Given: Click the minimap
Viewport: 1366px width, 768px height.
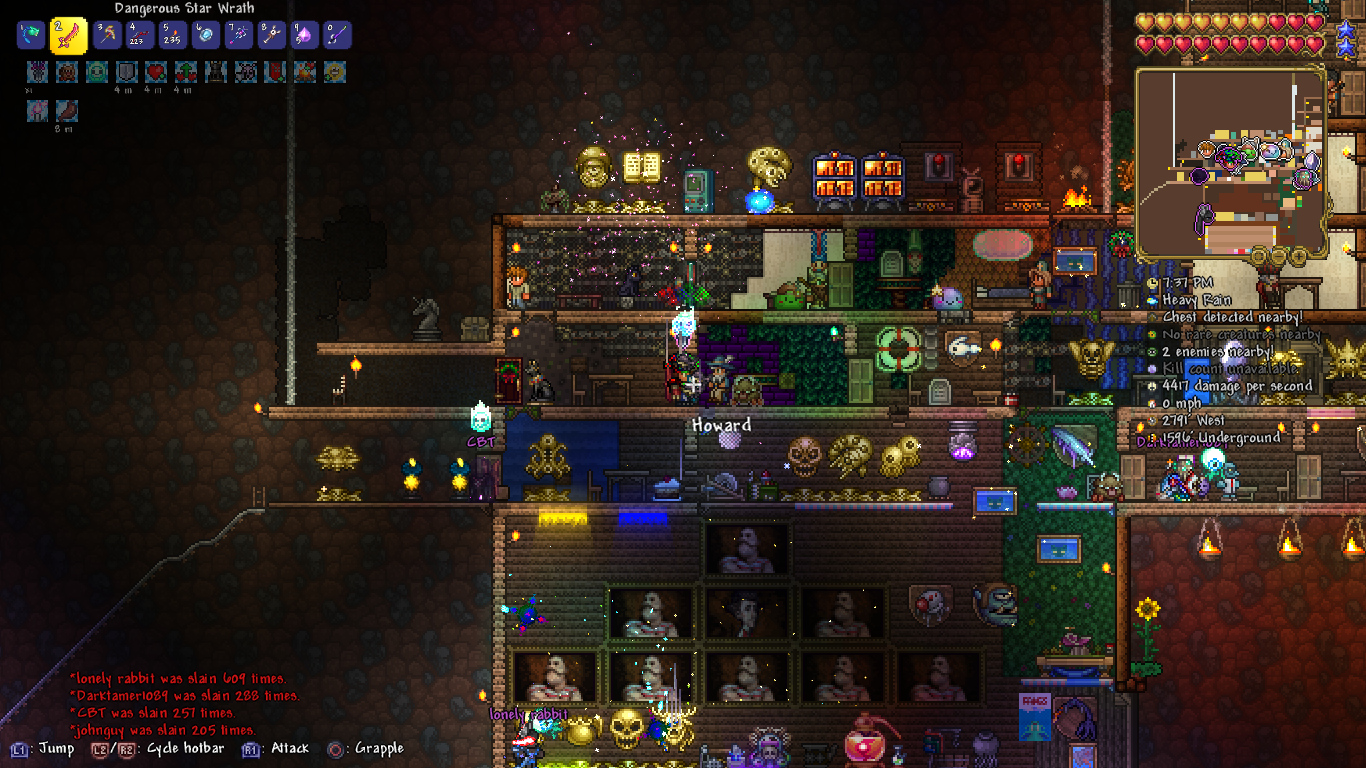Looking at the screenshot, I should coord(1232,162).
